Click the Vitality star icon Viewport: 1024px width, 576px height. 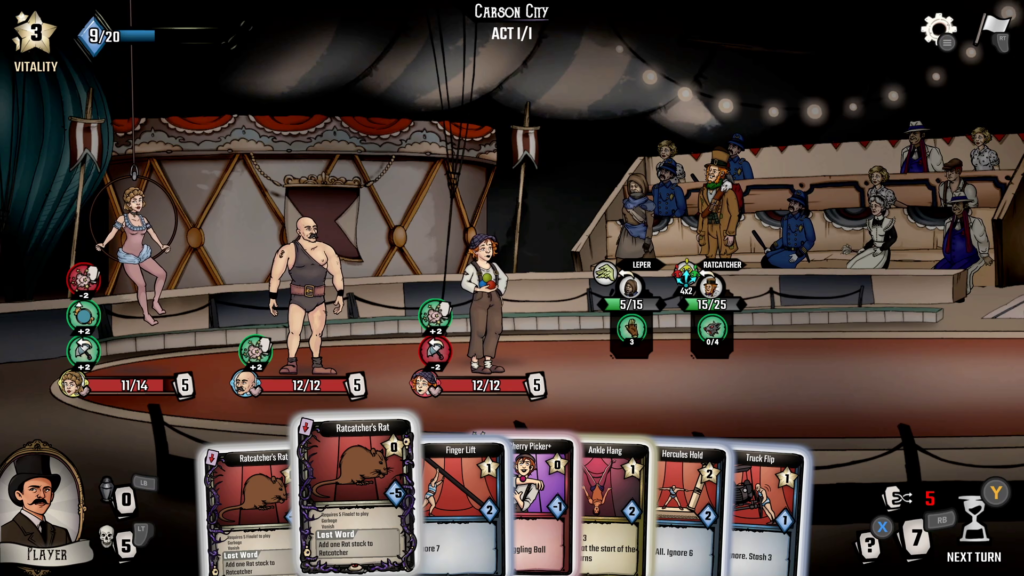pyautogui.click(x=34, y=34)
